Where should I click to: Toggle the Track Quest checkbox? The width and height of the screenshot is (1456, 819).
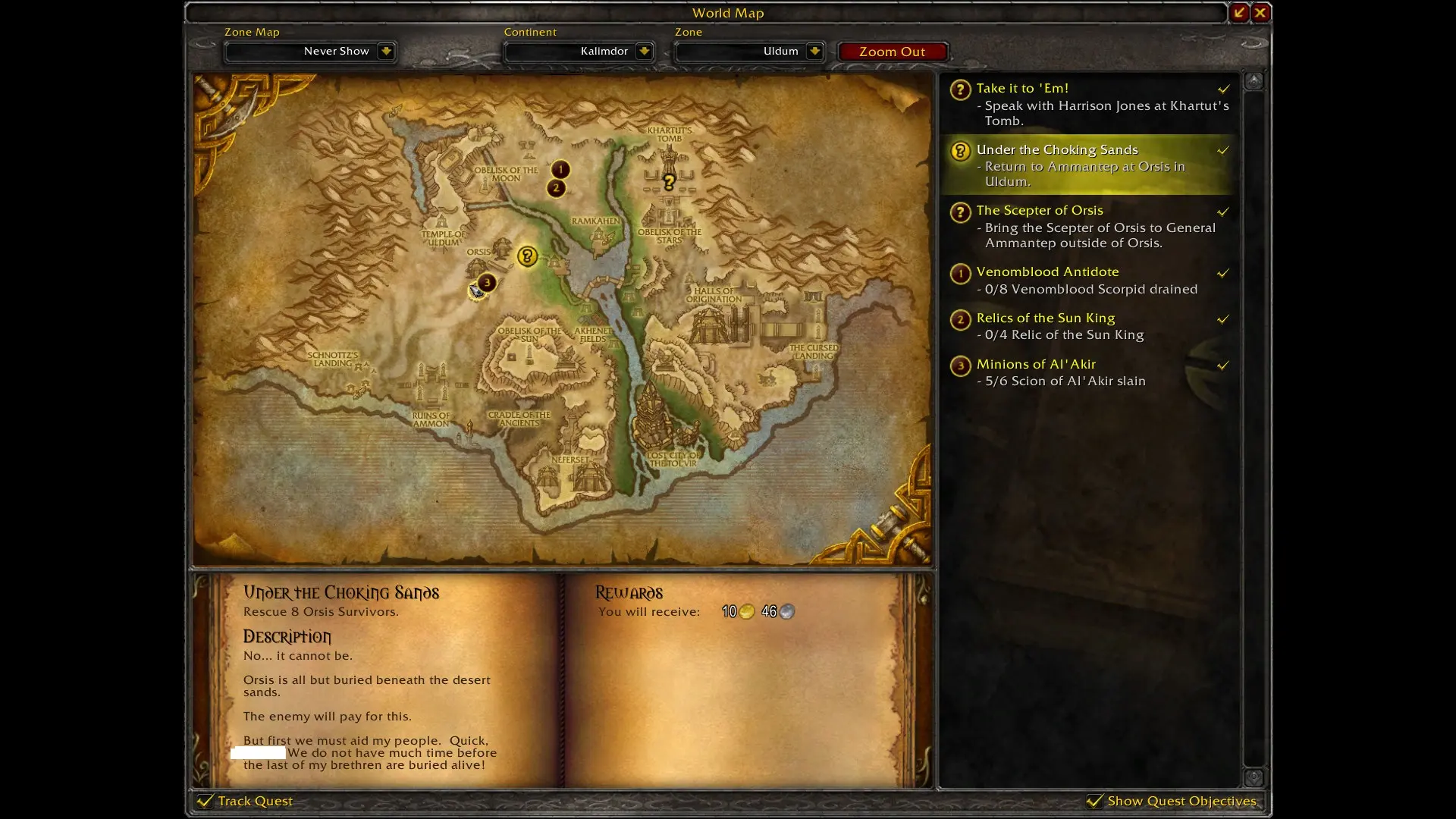click(205, 801)
